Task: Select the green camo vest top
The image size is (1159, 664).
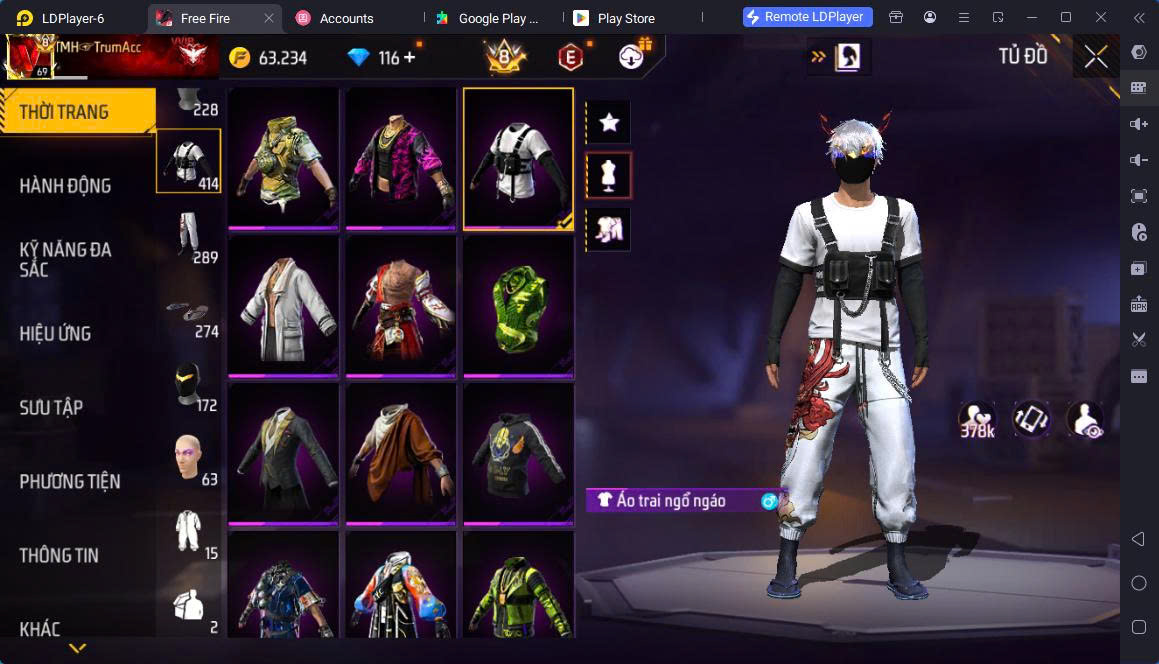Action: (284, 158)
